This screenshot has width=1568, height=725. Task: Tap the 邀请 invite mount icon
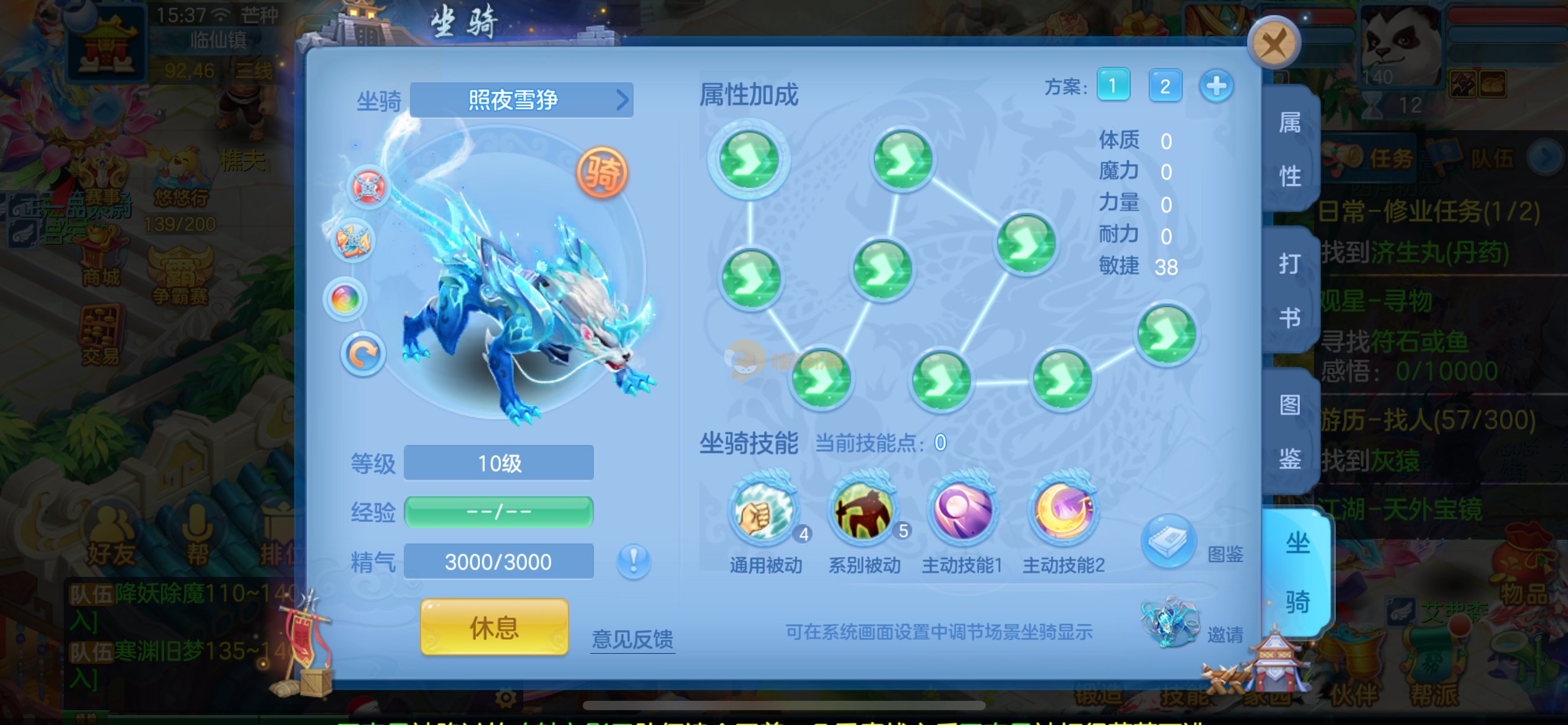(1169, 621)
